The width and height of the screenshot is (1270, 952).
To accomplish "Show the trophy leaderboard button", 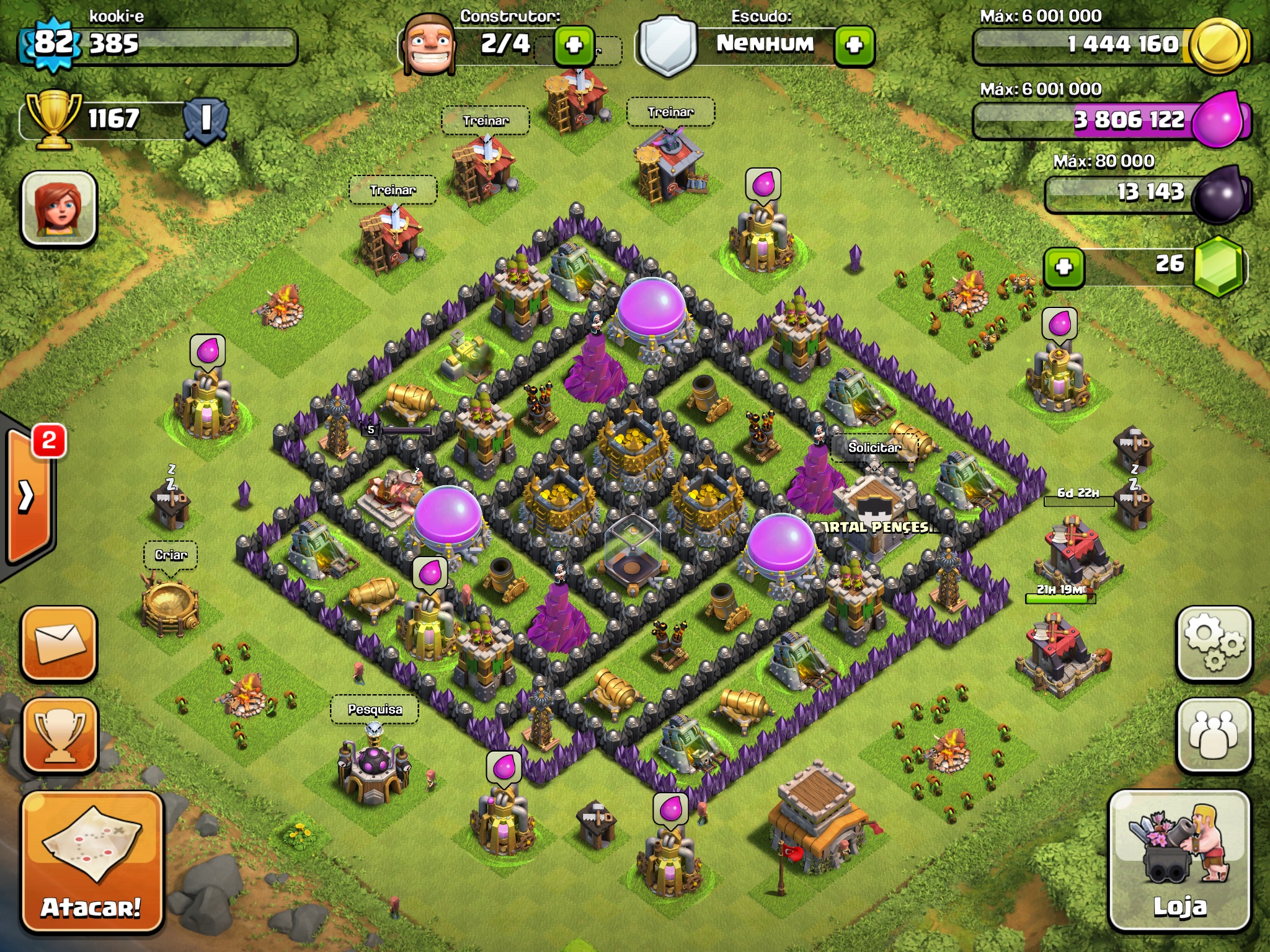I will point(60,736).
